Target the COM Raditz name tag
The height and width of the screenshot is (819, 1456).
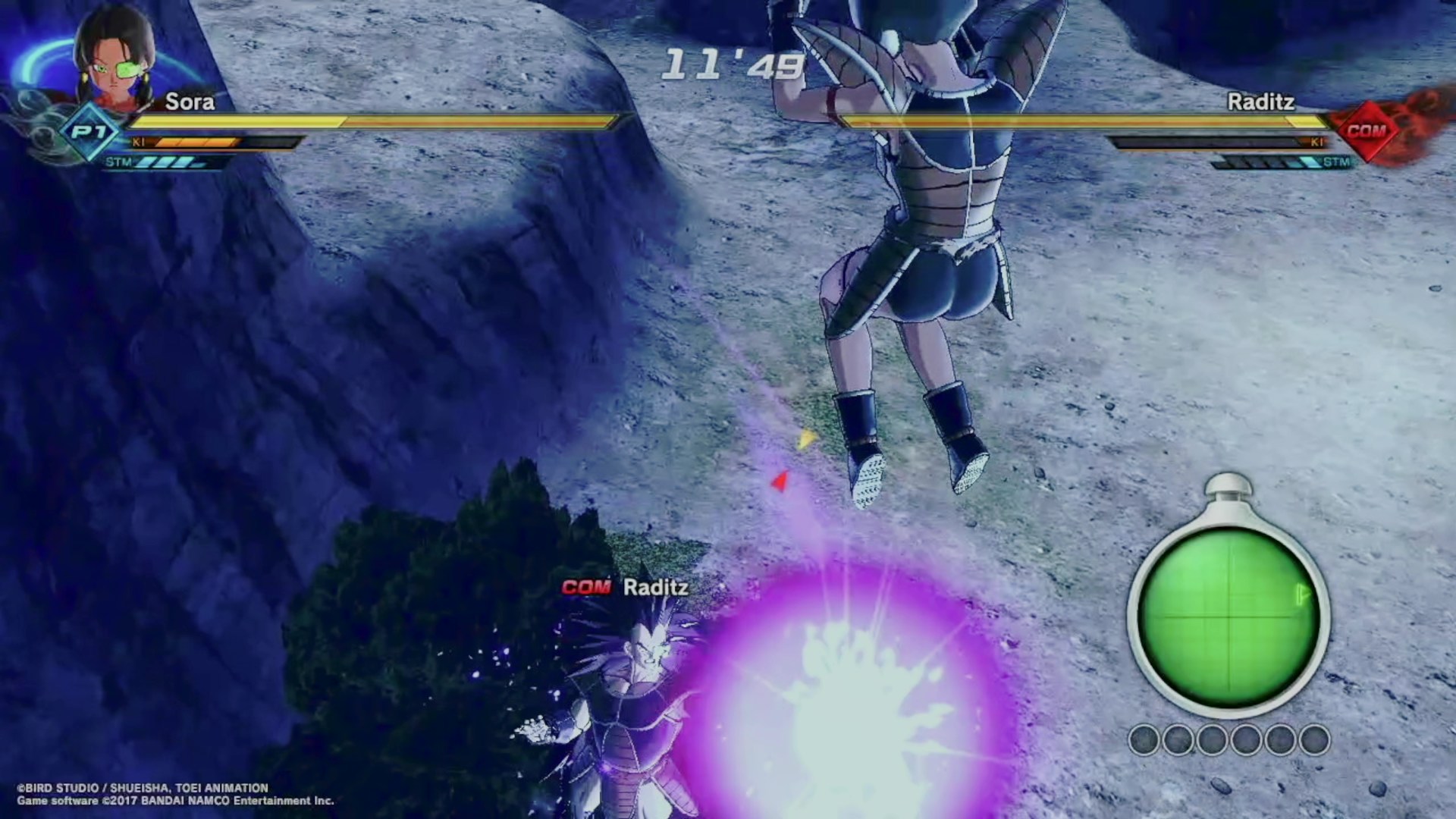click(626, 588)
